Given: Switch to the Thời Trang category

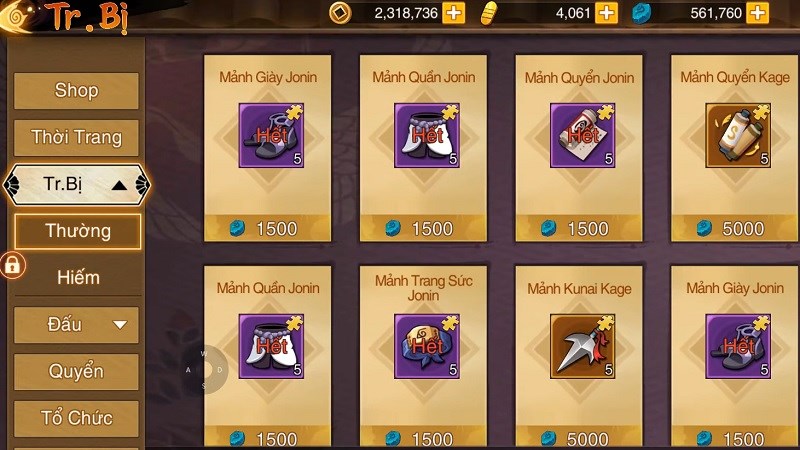Looking at the screenshot, I should 76,138.
